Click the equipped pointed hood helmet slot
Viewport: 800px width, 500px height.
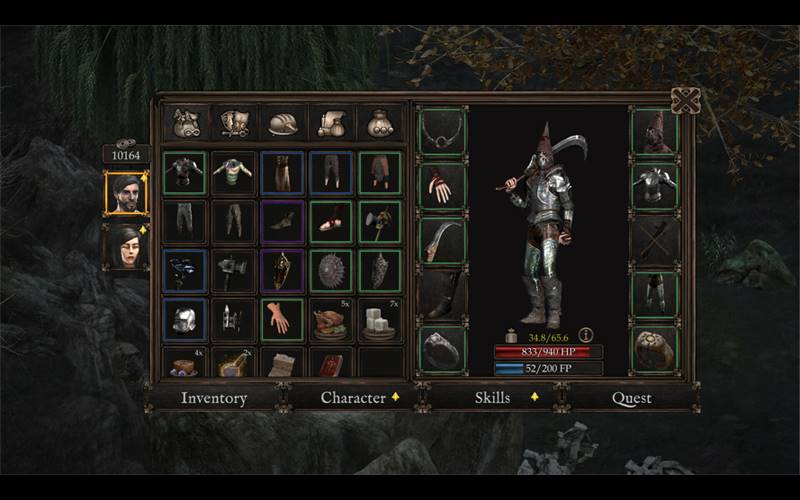(655, 131)
